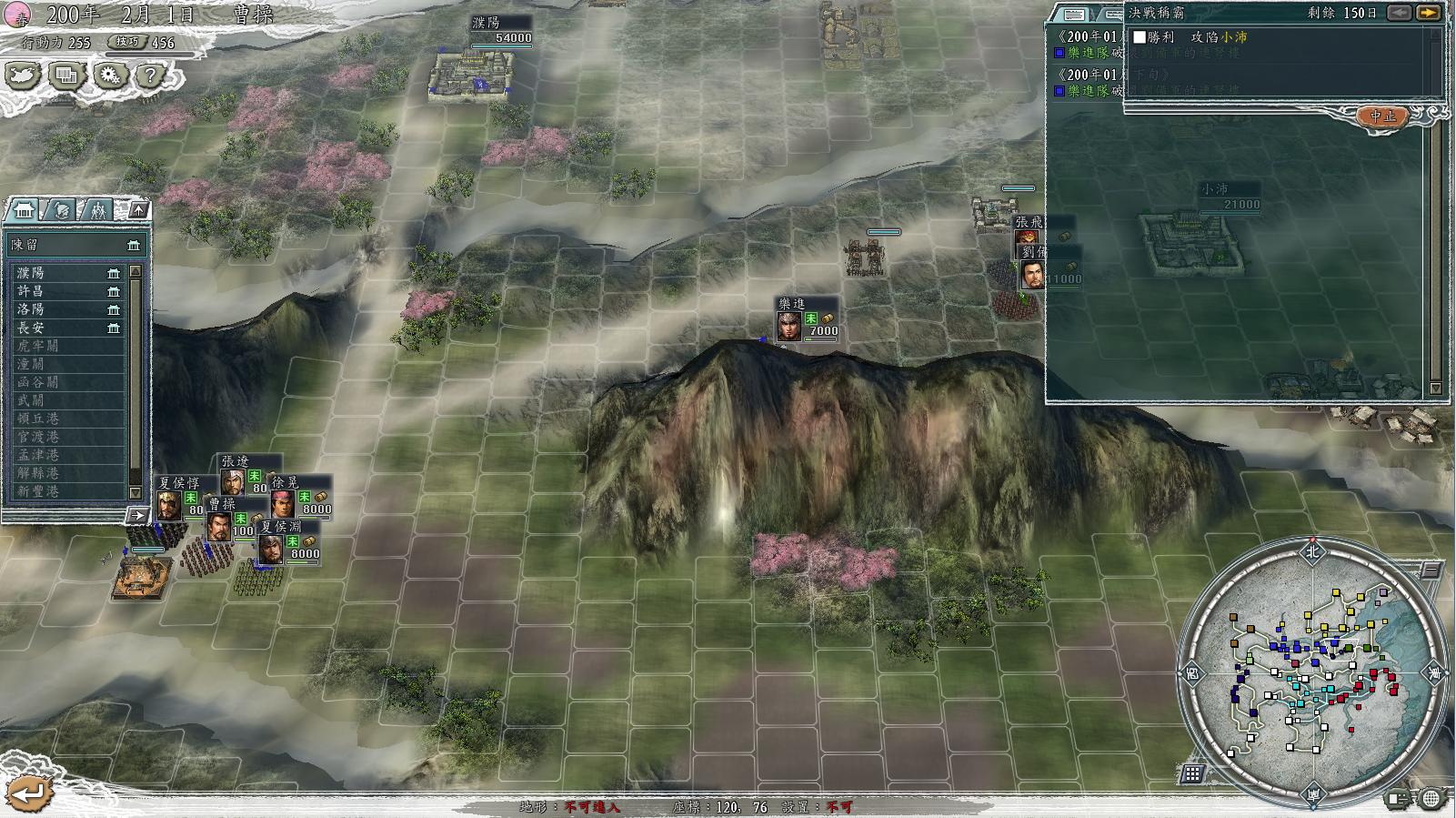Viewport: 1456px width, 818px height.
Task: Tick the 勝利 victory condition checkbox
Action: click(x=1140, y=37)
